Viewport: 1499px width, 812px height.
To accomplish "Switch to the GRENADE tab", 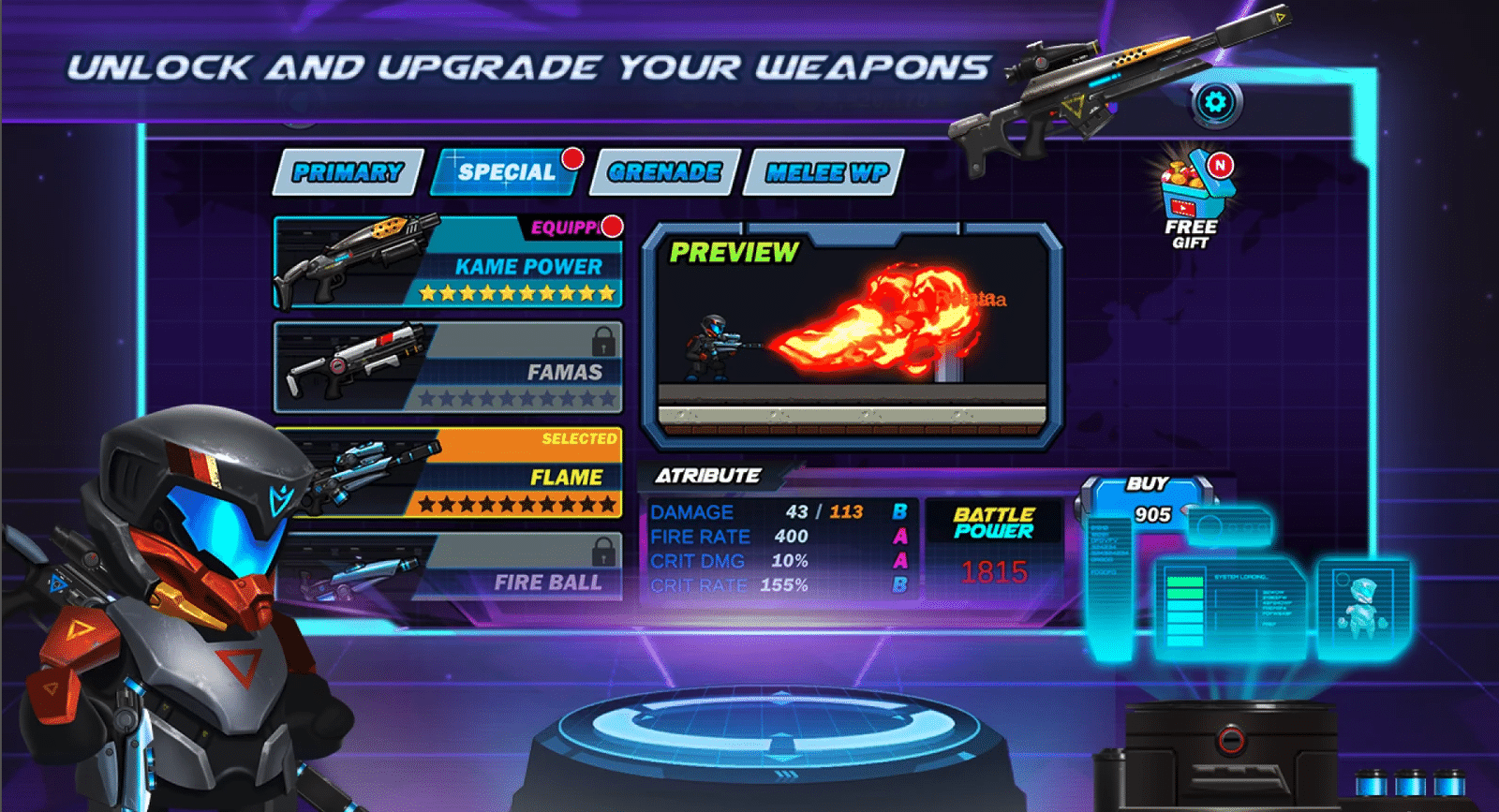I will coord(663,172).
